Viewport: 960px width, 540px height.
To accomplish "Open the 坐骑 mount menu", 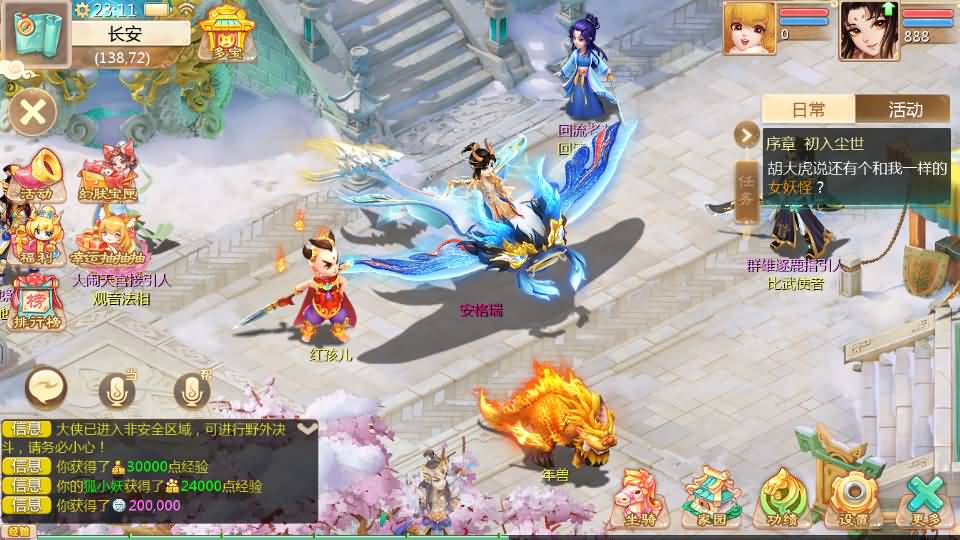I will coord(638,495).
